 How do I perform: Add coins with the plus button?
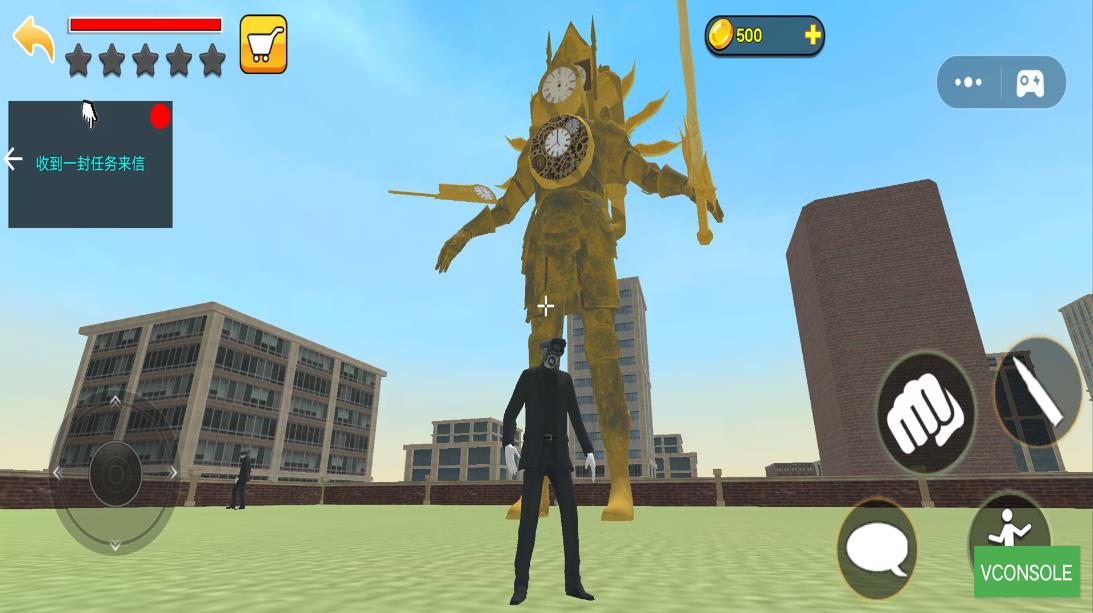pos(812,36)
